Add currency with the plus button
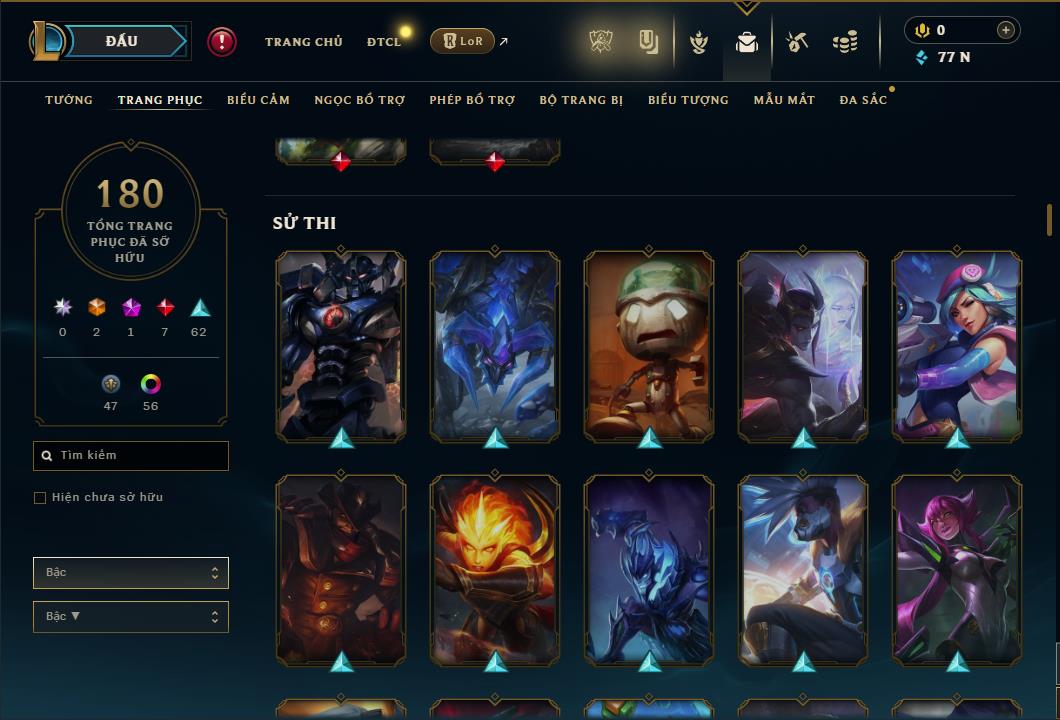This screenshot has height=720, width=1060. pos(1005,31)
